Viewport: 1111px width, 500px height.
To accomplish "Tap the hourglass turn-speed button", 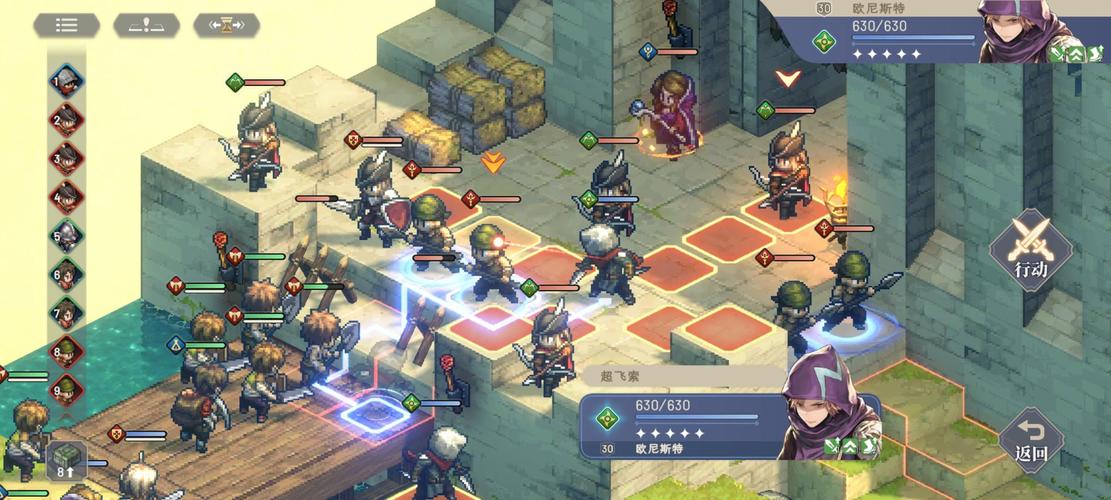I will (226, 25).
